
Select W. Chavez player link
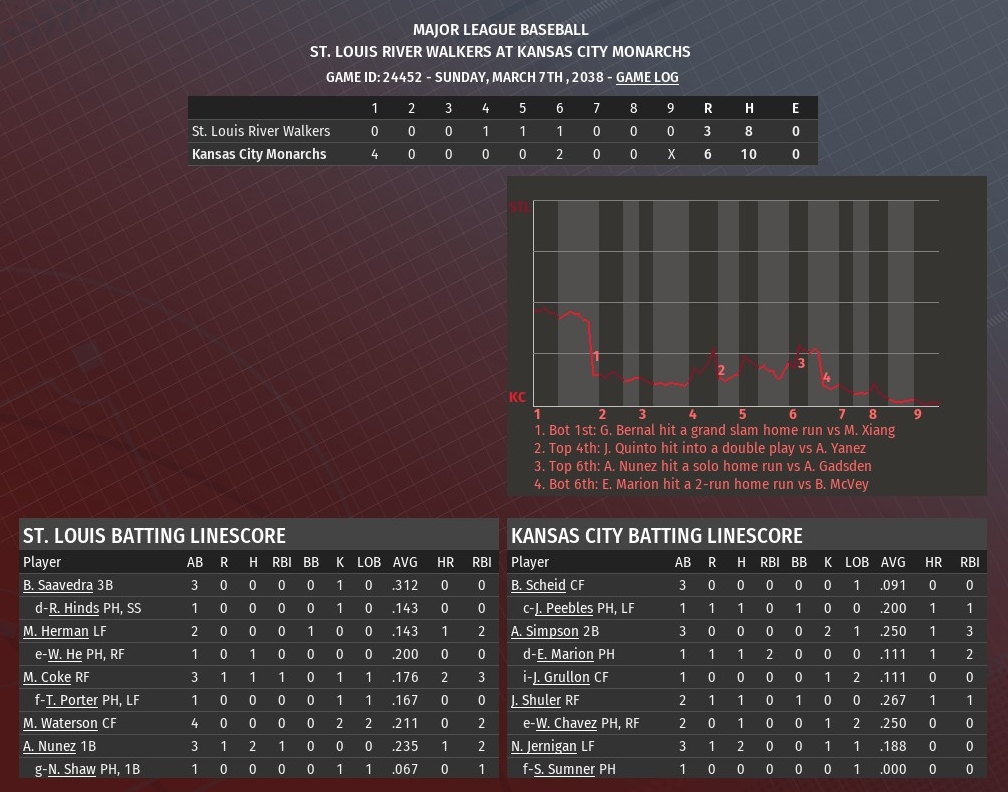(566, 723)
